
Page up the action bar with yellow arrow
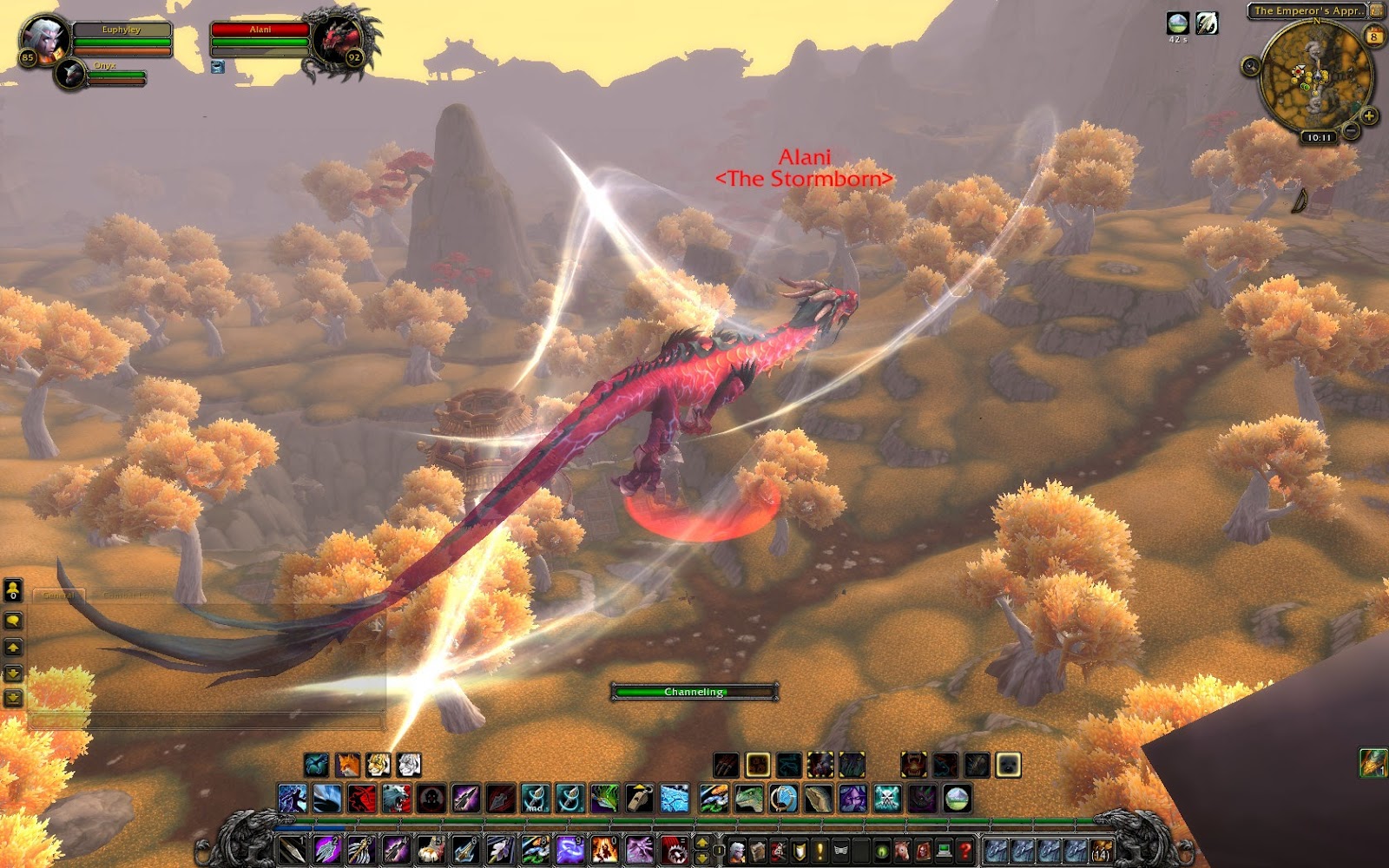click(x=701, y=844)
